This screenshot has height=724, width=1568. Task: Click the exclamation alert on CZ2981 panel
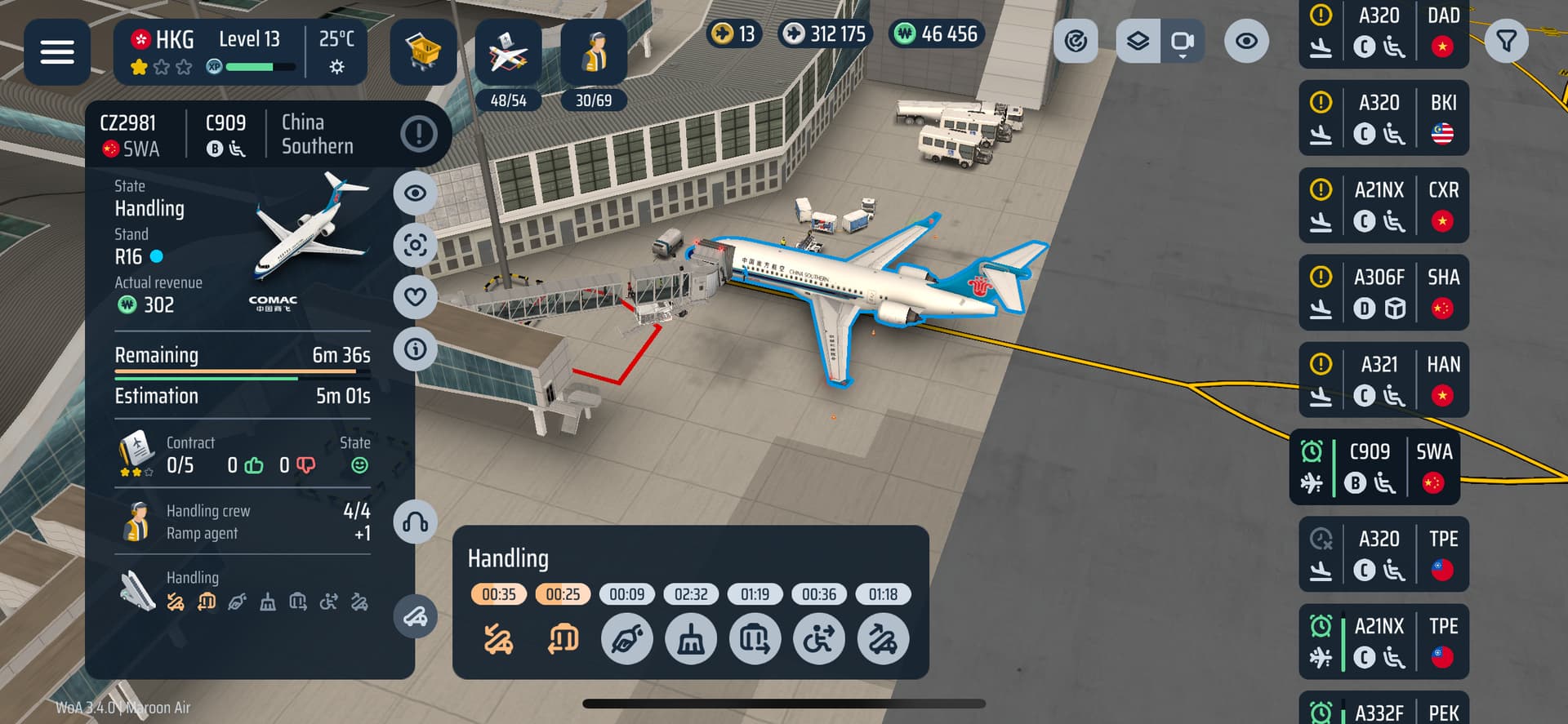pyautogui.click(x=419, y=133)
